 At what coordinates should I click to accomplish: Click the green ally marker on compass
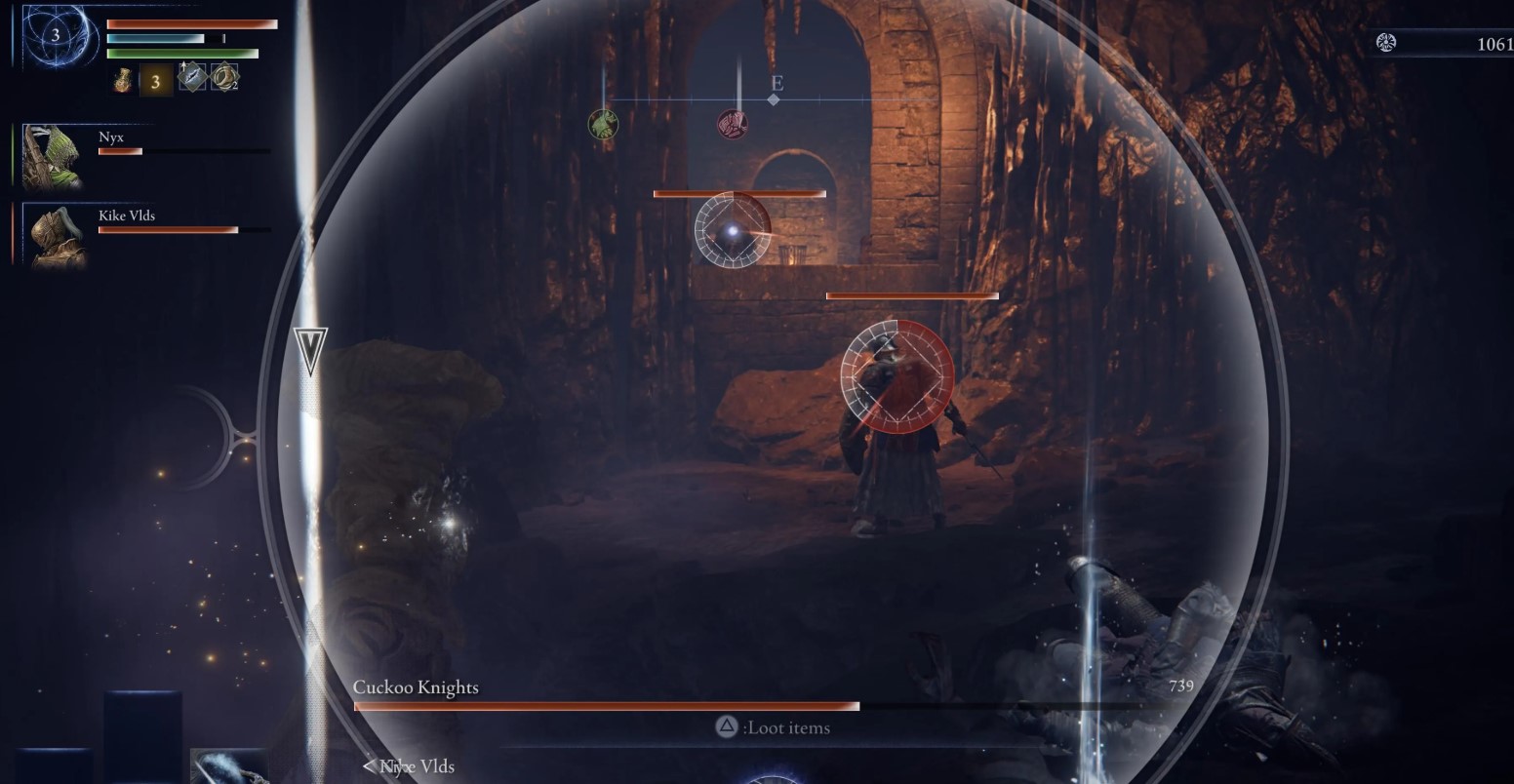pyautogui.click(x=603, y=124)
